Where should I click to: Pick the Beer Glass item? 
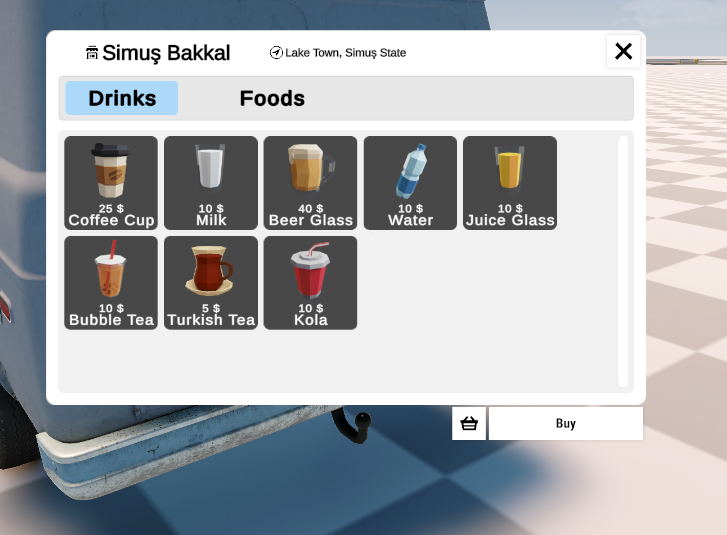coord(310,183)
